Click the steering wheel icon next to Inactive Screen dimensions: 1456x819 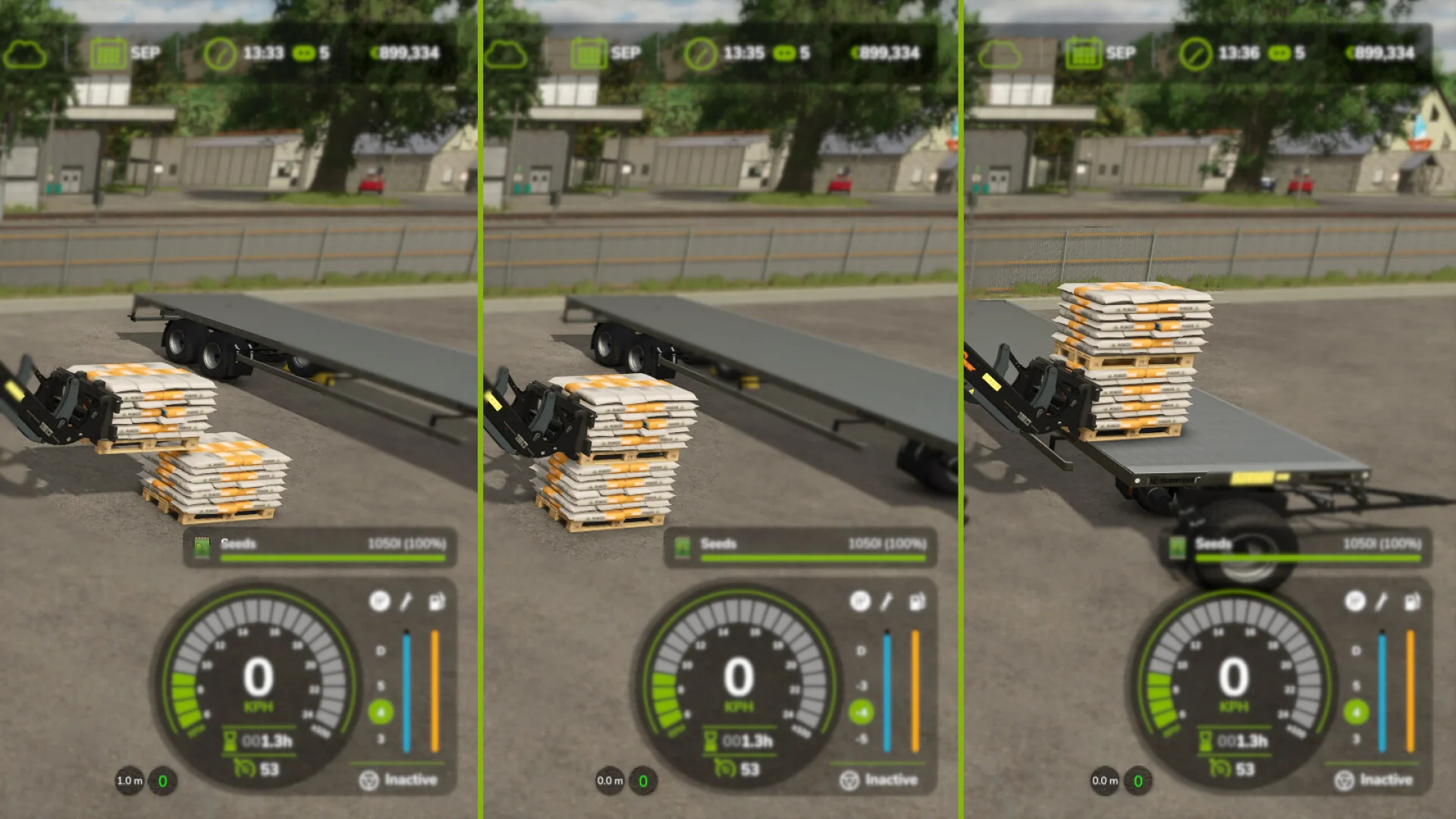370,779
